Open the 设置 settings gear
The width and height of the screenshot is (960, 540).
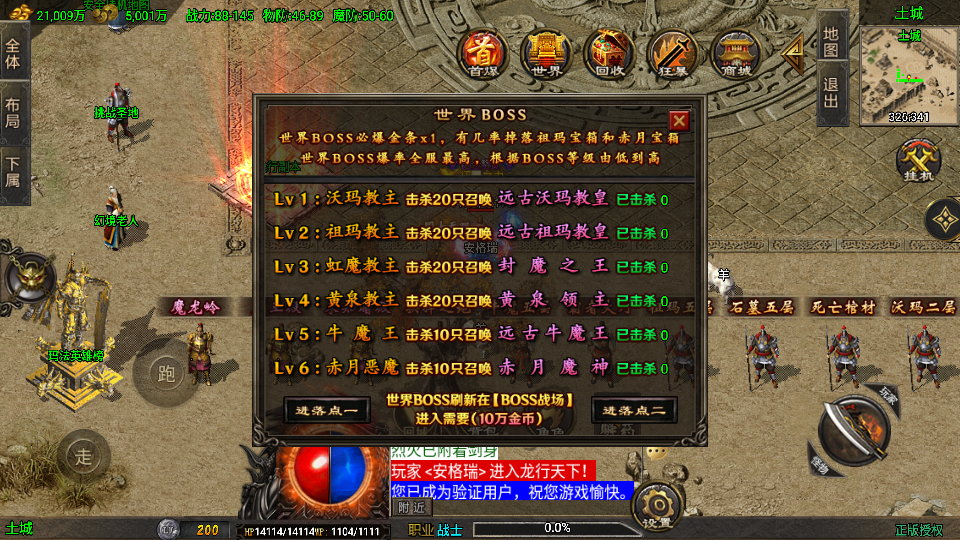click(x=658, y=507)
